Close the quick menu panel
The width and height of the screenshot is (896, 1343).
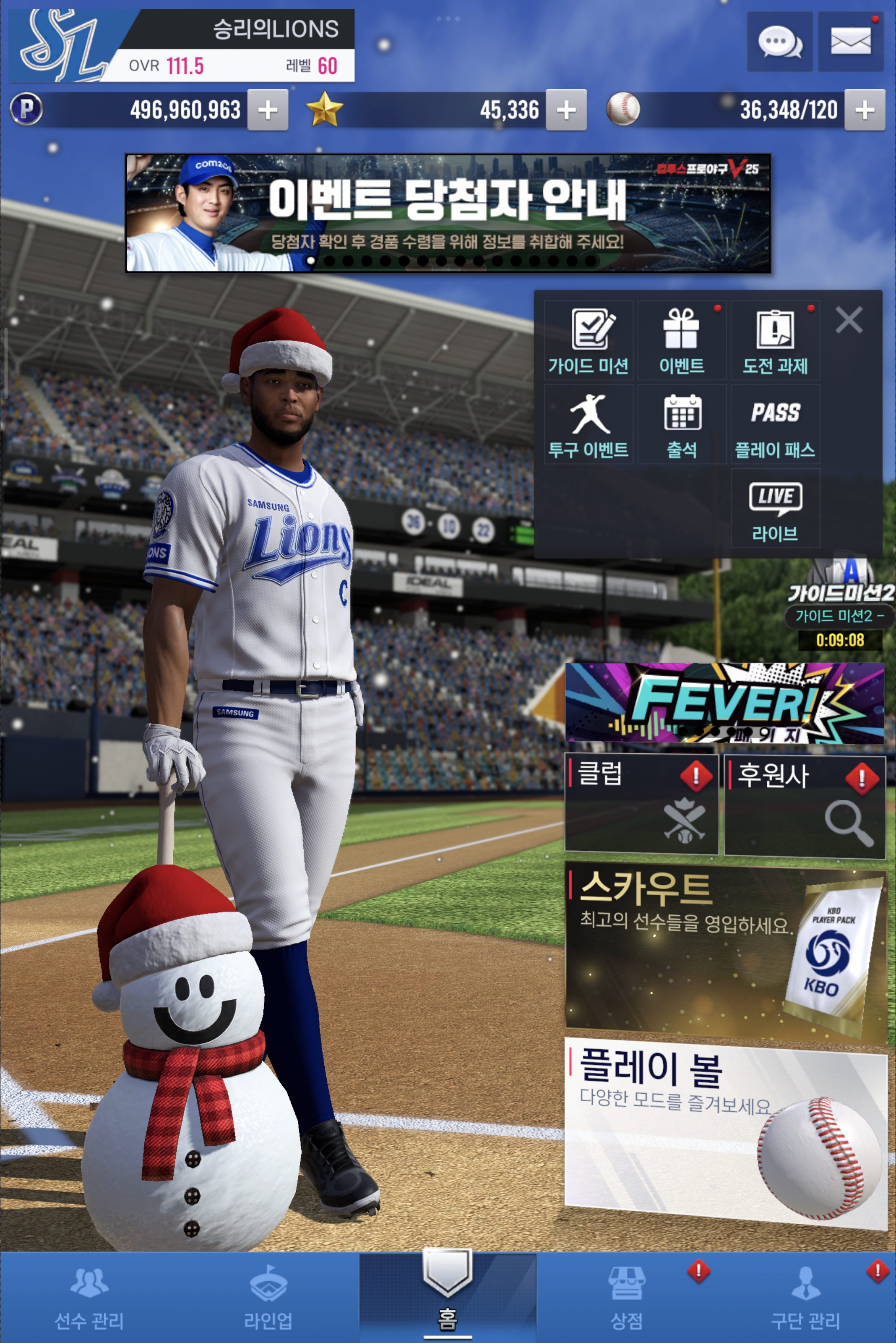(849, 320)
